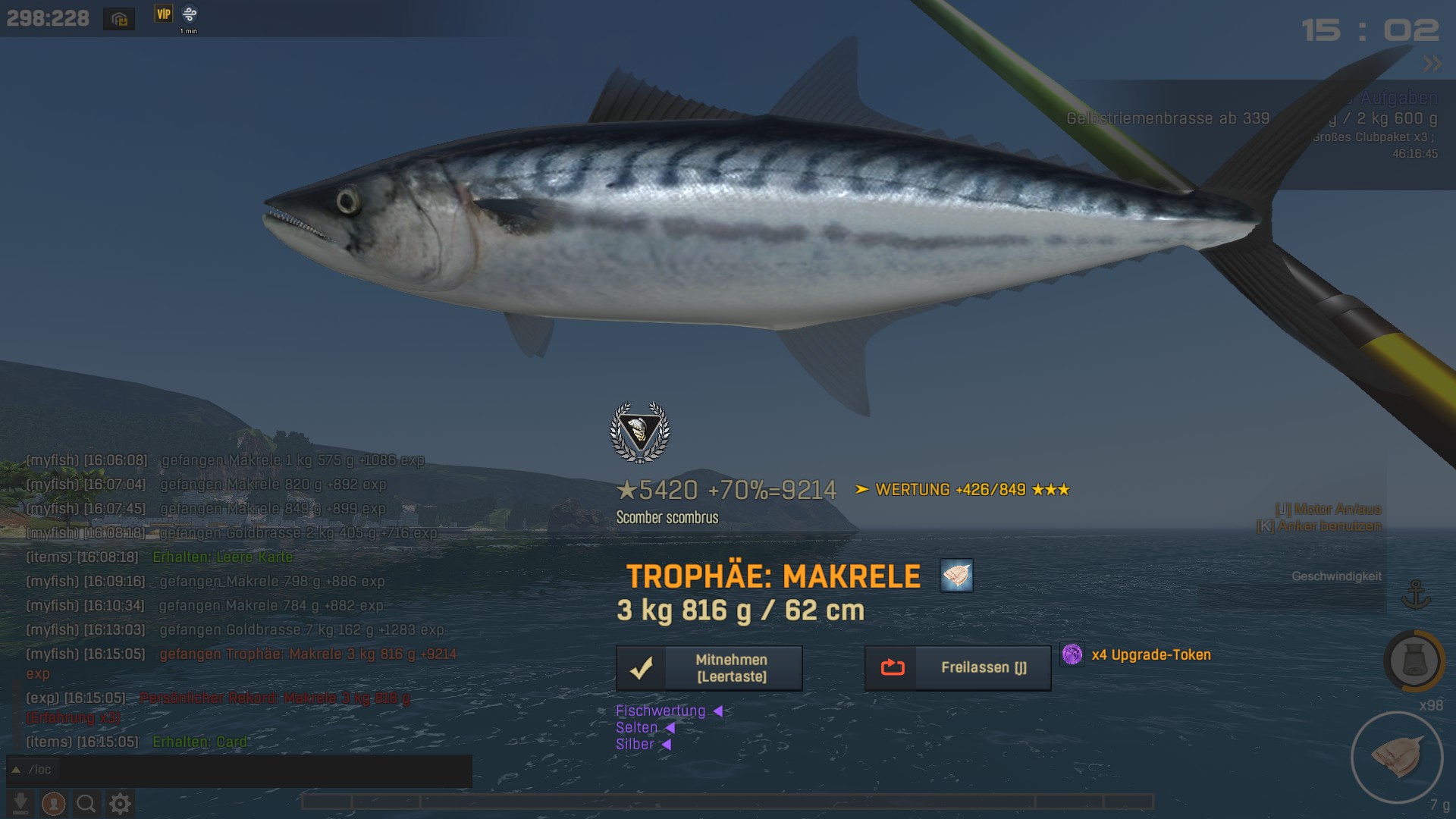Viewport: 1456px width, 819px height.
Task: Click the VIP status badge
Action: (164, 14)
